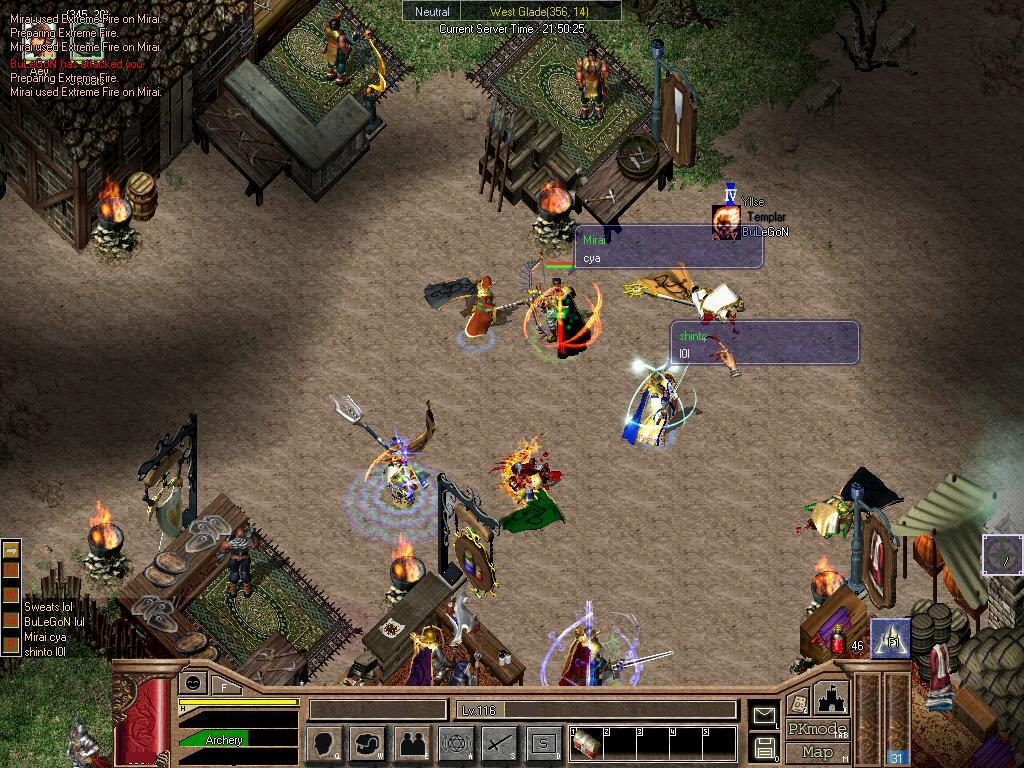The image size is (1024, 768).
Task: Click the smiley face emote button
Action: [x=191, y=683]
